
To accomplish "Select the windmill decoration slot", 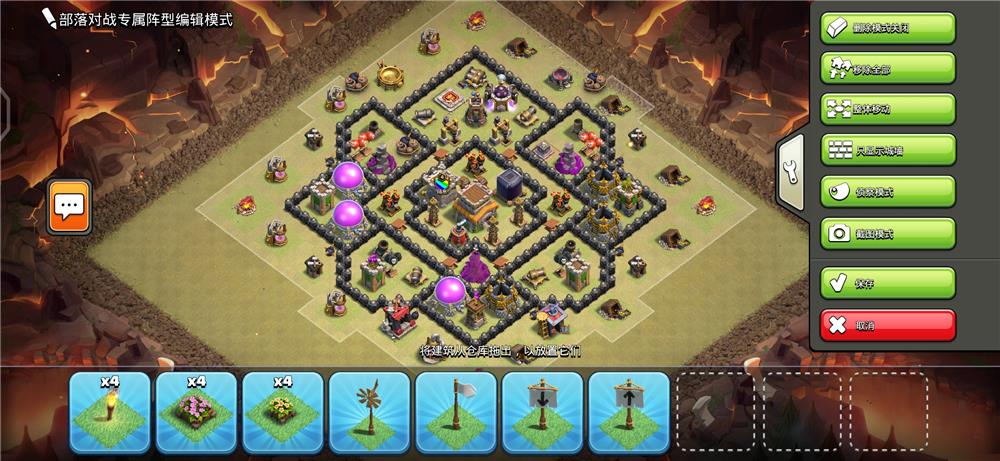I will coord(370,412).
